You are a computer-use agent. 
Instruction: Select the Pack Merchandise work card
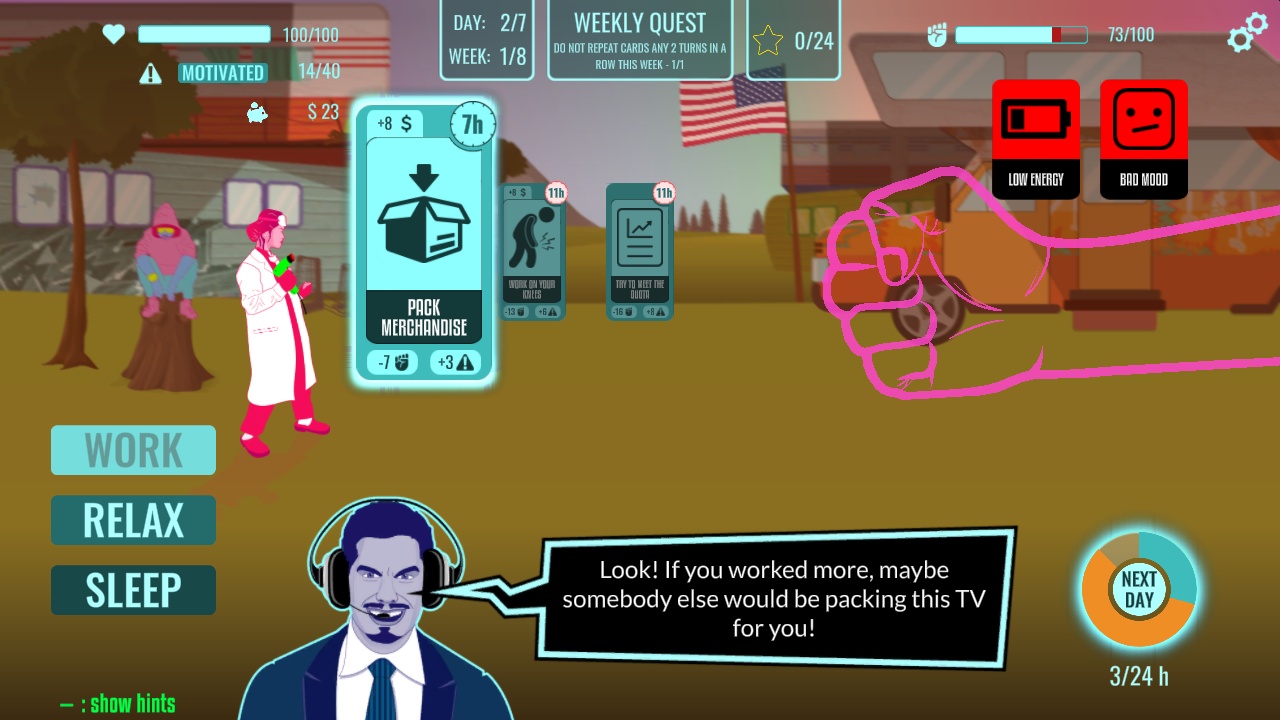click(422, 240)
